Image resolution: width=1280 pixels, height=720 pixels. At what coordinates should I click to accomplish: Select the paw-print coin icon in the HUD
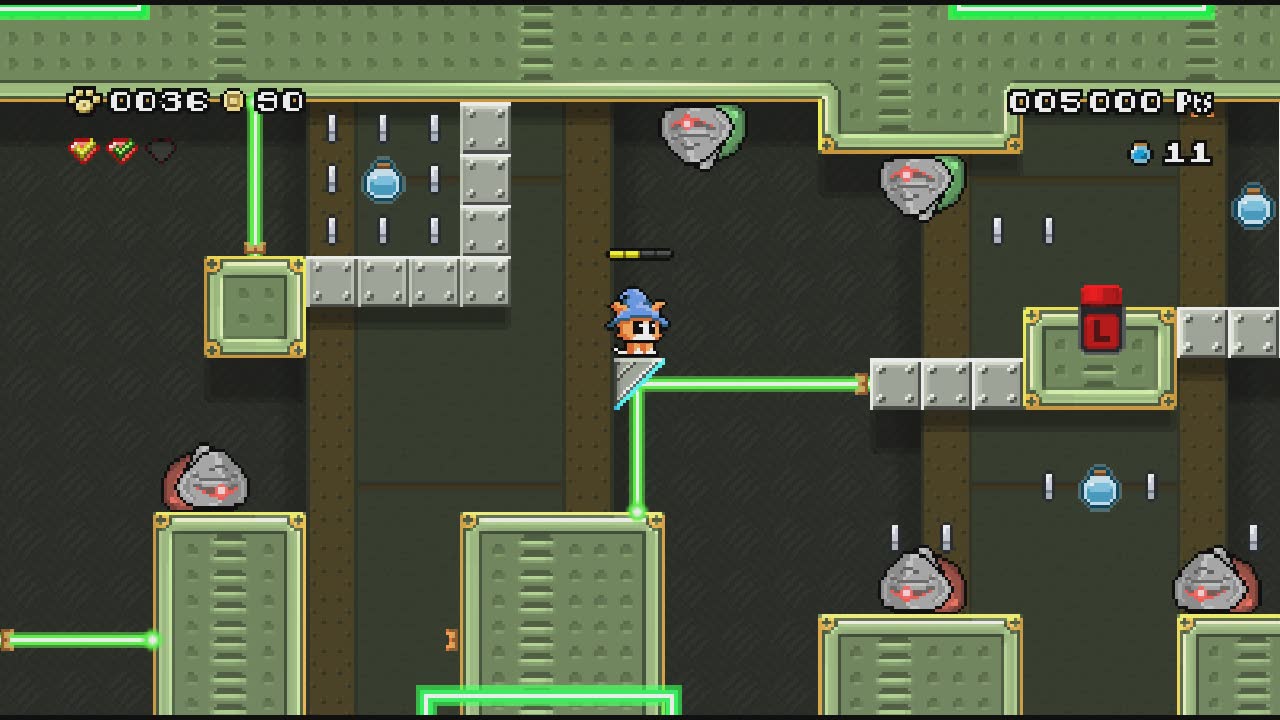[85, 100]
